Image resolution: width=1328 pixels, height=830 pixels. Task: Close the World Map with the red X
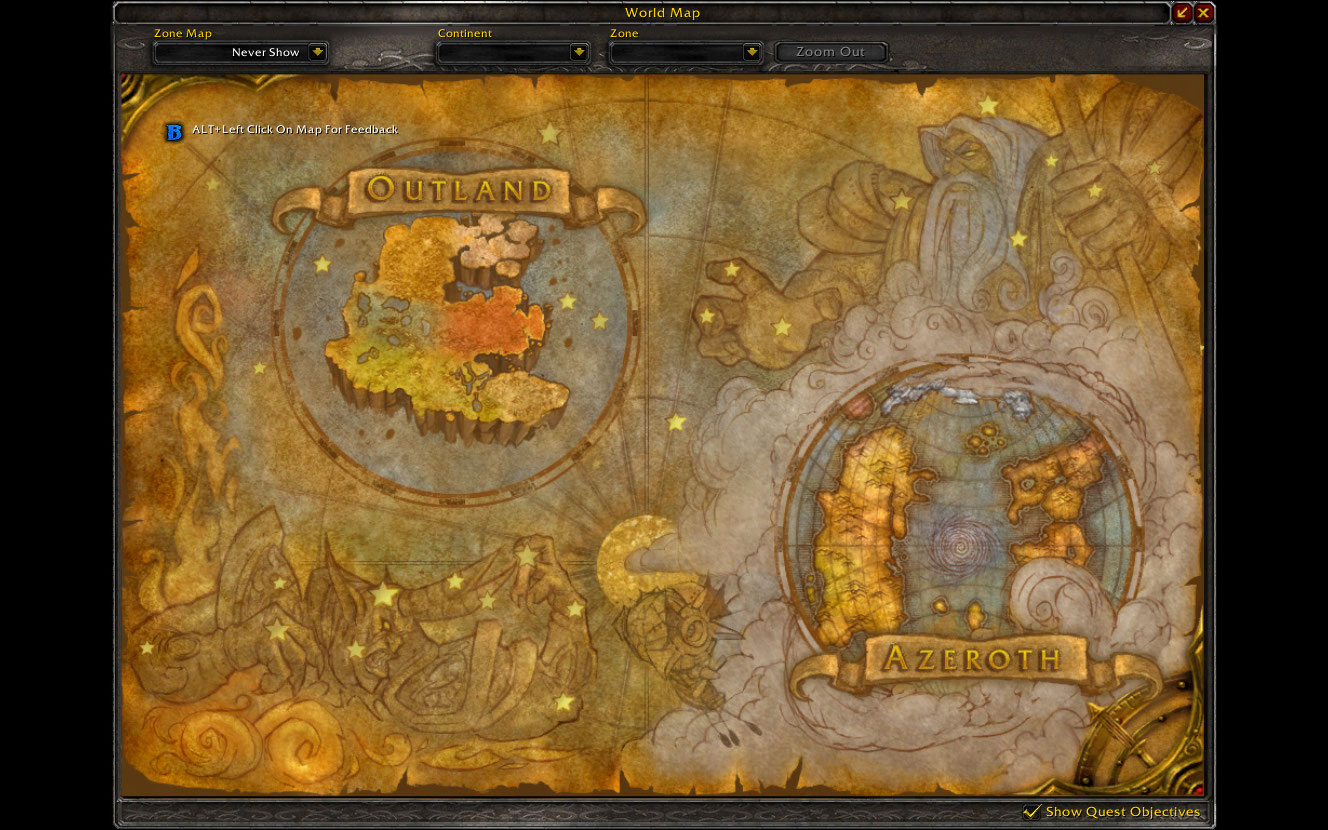1204,13
